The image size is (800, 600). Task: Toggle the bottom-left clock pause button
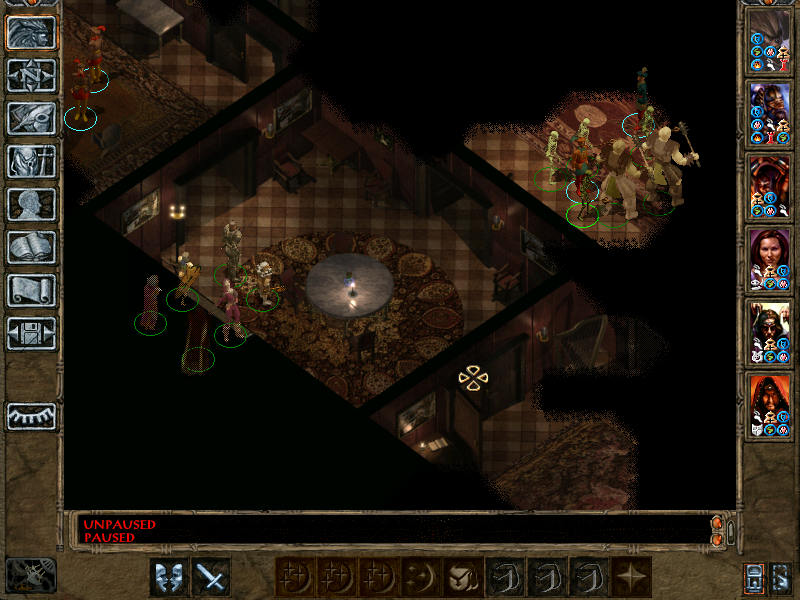[31, 574]
